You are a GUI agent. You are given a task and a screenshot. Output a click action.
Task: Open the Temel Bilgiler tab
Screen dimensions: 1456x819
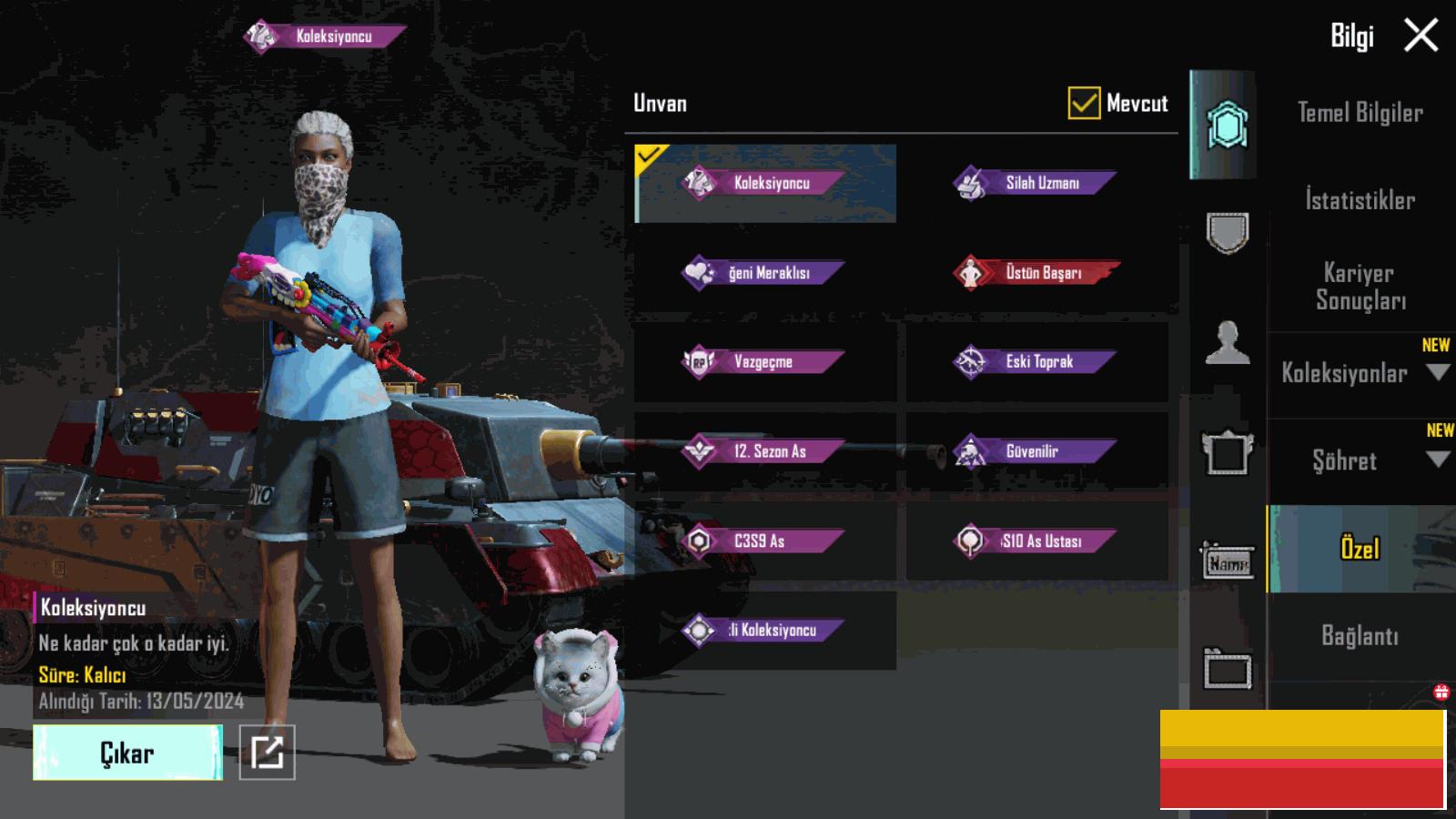click(x=1360, y=113)
